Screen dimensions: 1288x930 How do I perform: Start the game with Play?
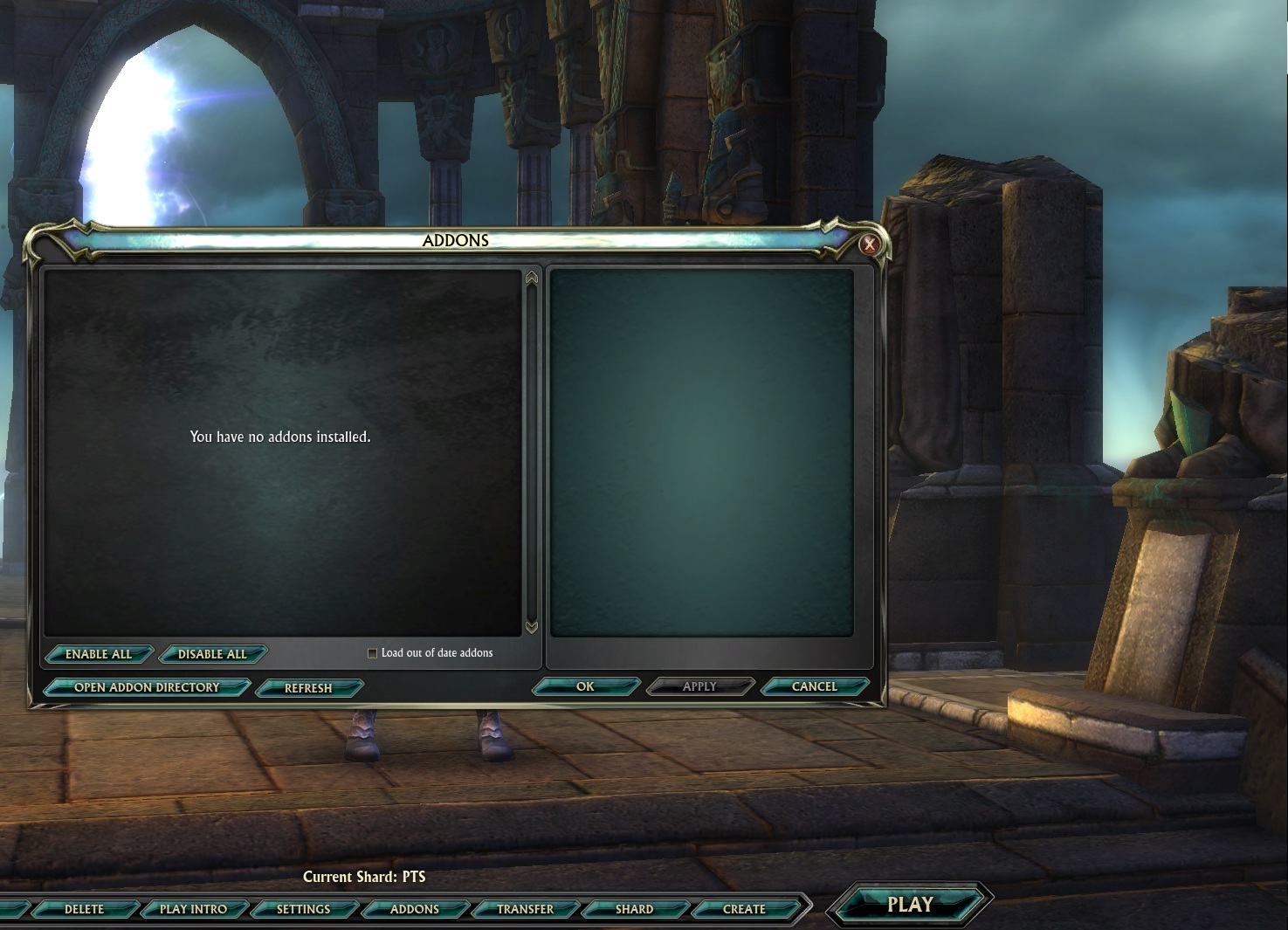pos(910,905)
